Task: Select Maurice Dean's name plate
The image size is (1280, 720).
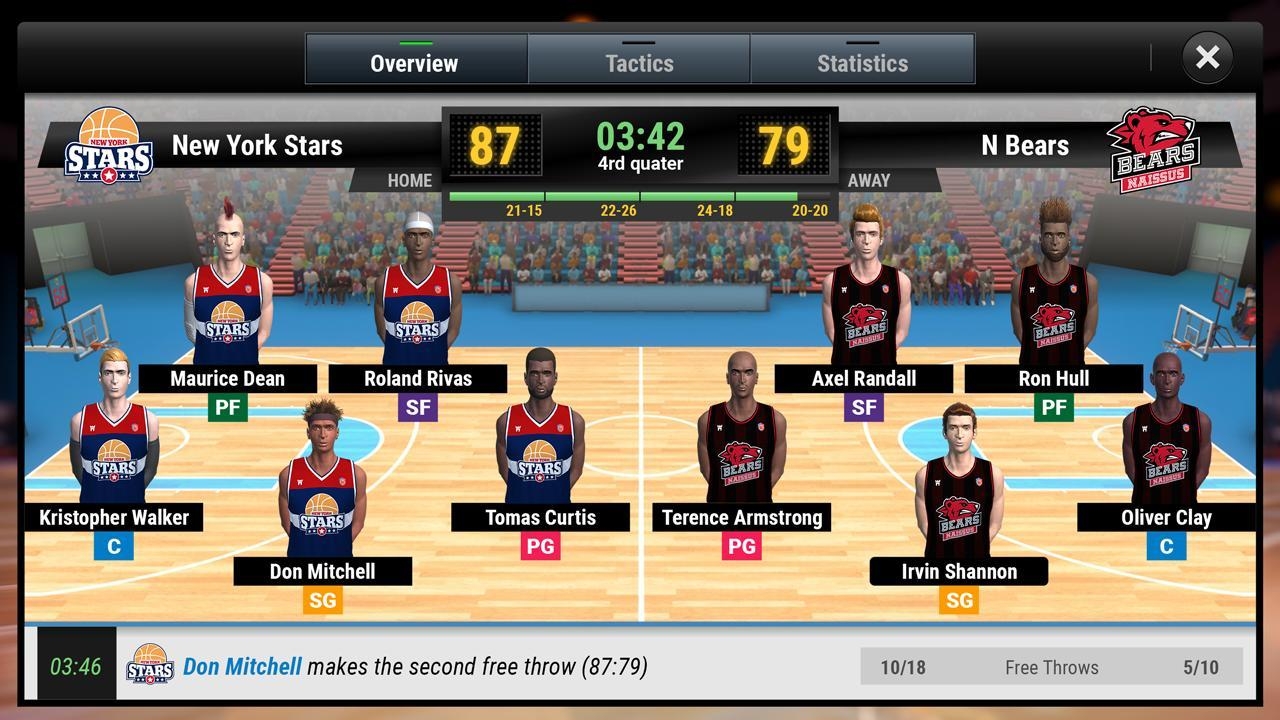Action: tap(228, 379)
